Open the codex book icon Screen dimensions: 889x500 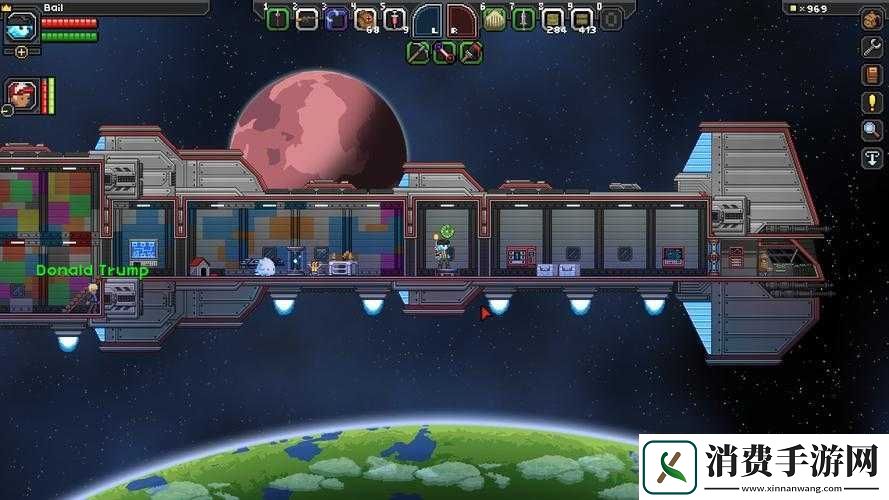[x=871, y=75]
